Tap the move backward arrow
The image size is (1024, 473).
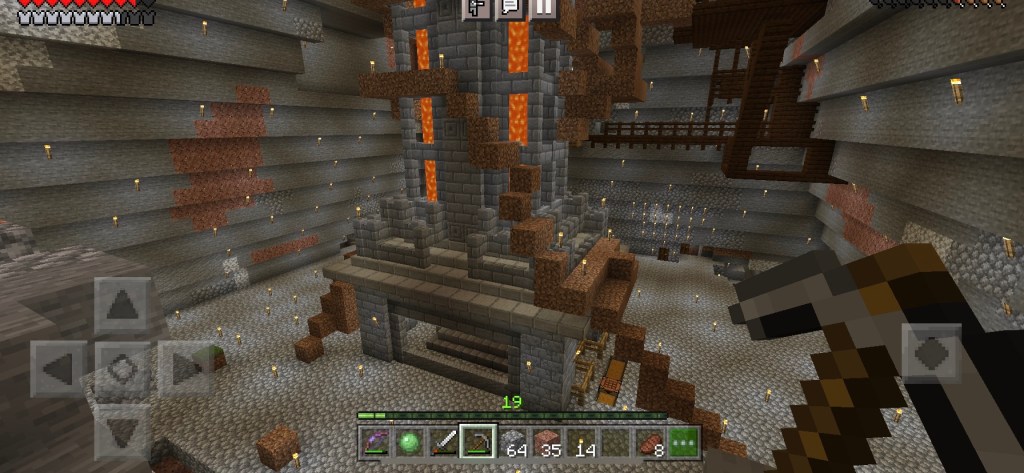tap(122, 431)
